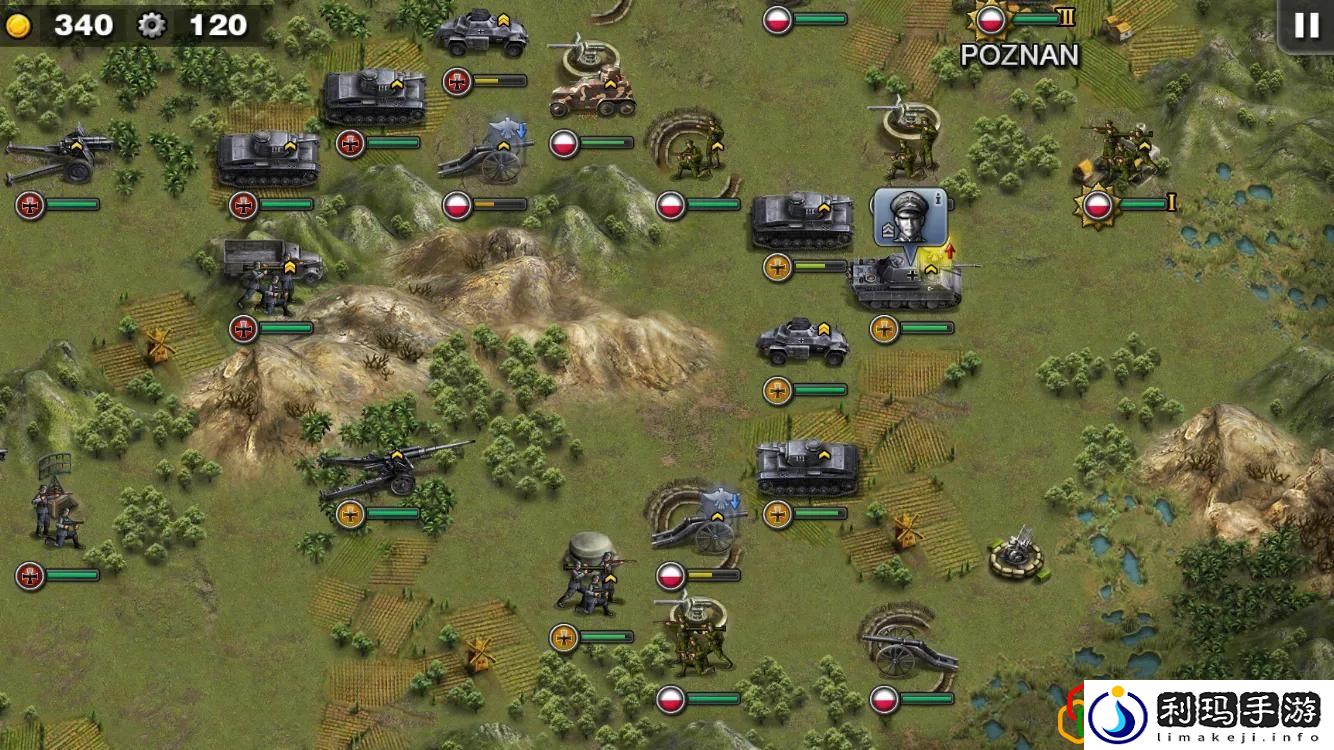The image size is (1334, 750).
Task: Select the tank commanded by the general
Action: (905, 282)
